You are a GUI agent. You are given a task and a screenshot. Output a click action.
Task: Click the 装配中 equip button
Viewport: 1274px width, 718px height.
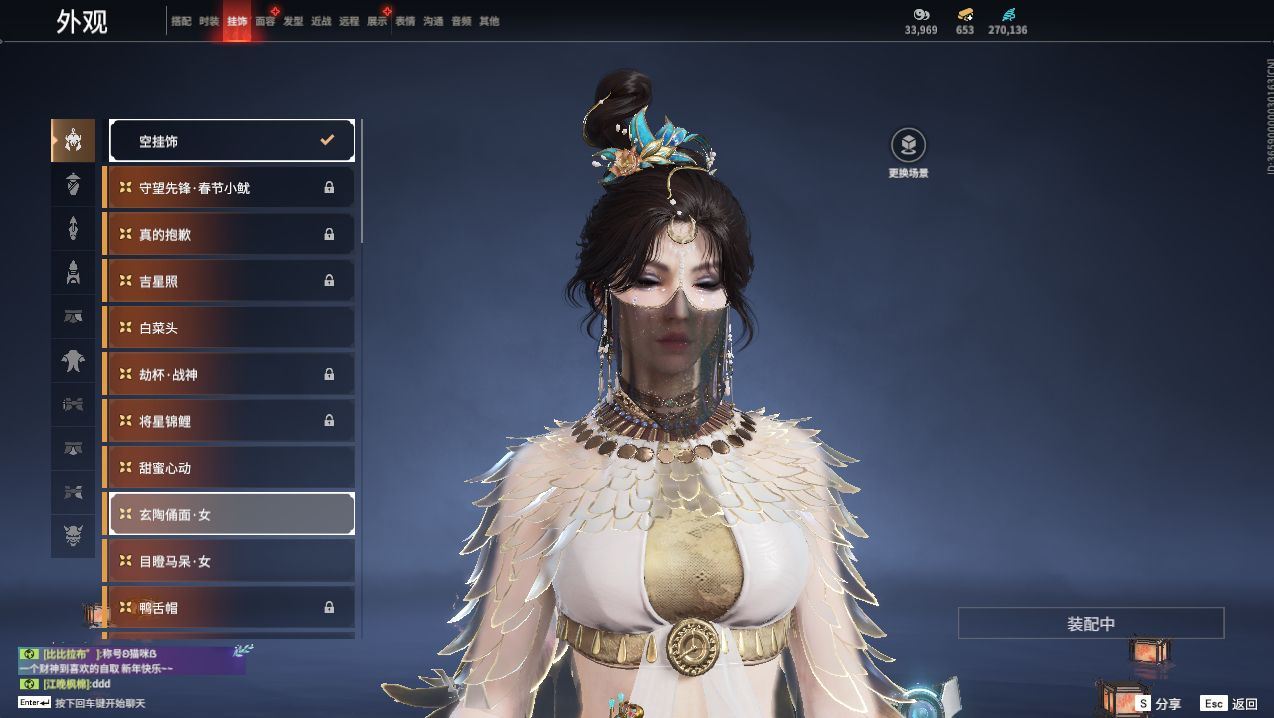[1091, 623]
